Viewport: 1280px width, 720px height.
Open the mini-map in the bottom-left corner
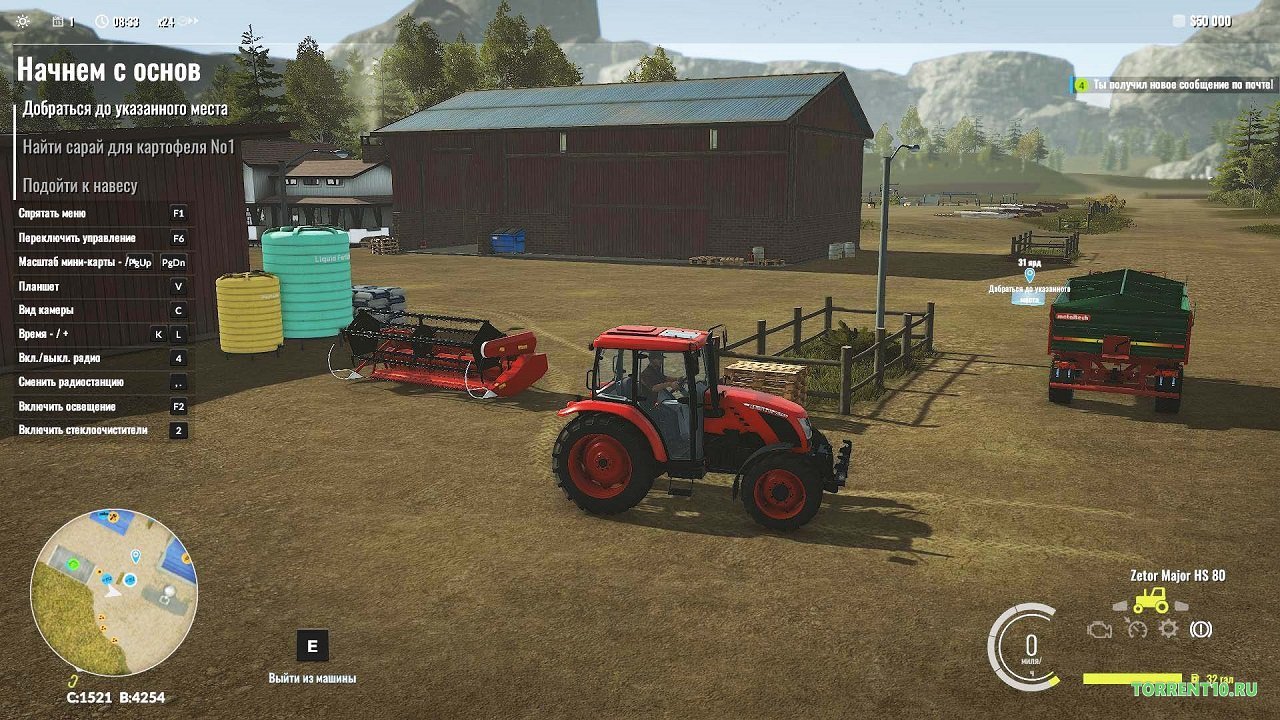[x=120, y=588]
